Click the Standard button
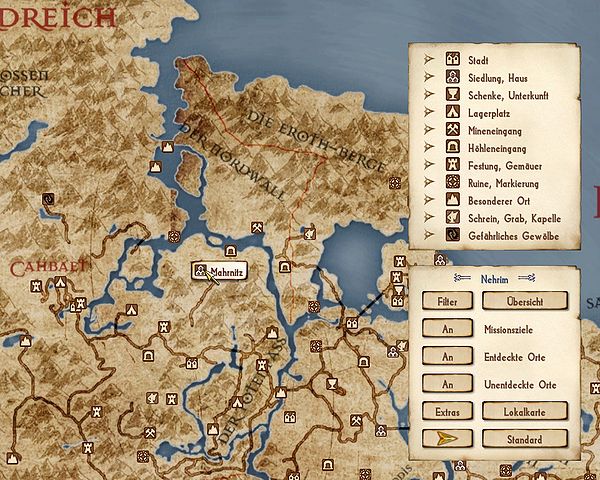 tap(524, 439)
